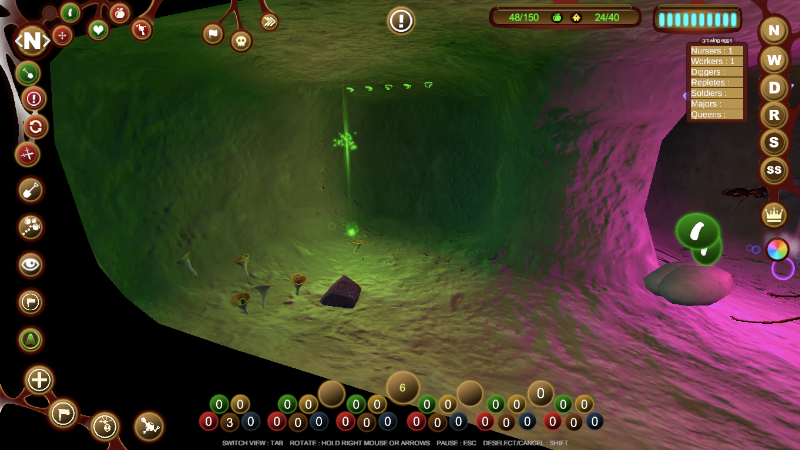Select the W caste button
The height and width of the screenshot is (450, 800).
[774, 58]
